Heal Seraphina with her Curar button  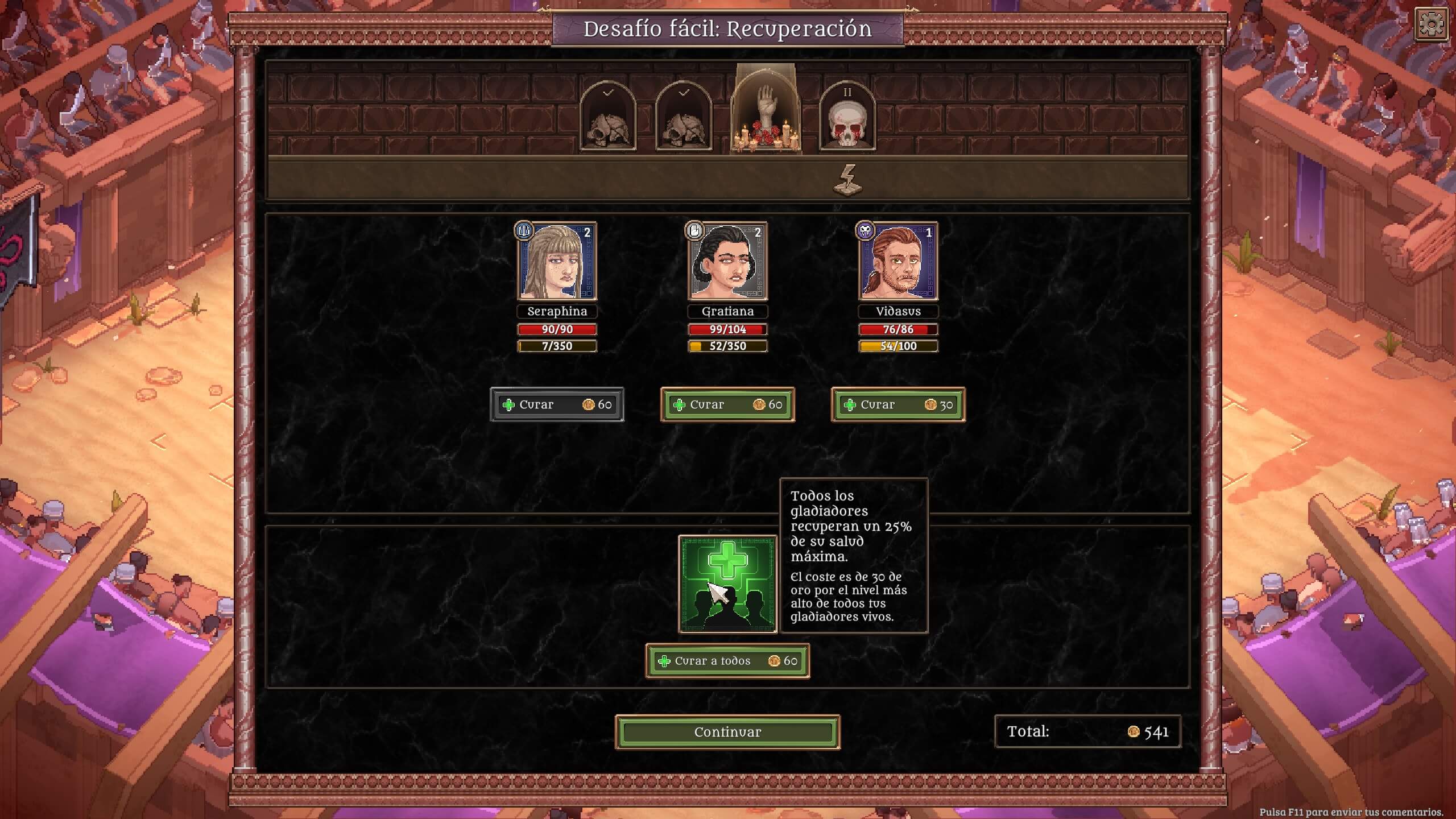point(557,404)
